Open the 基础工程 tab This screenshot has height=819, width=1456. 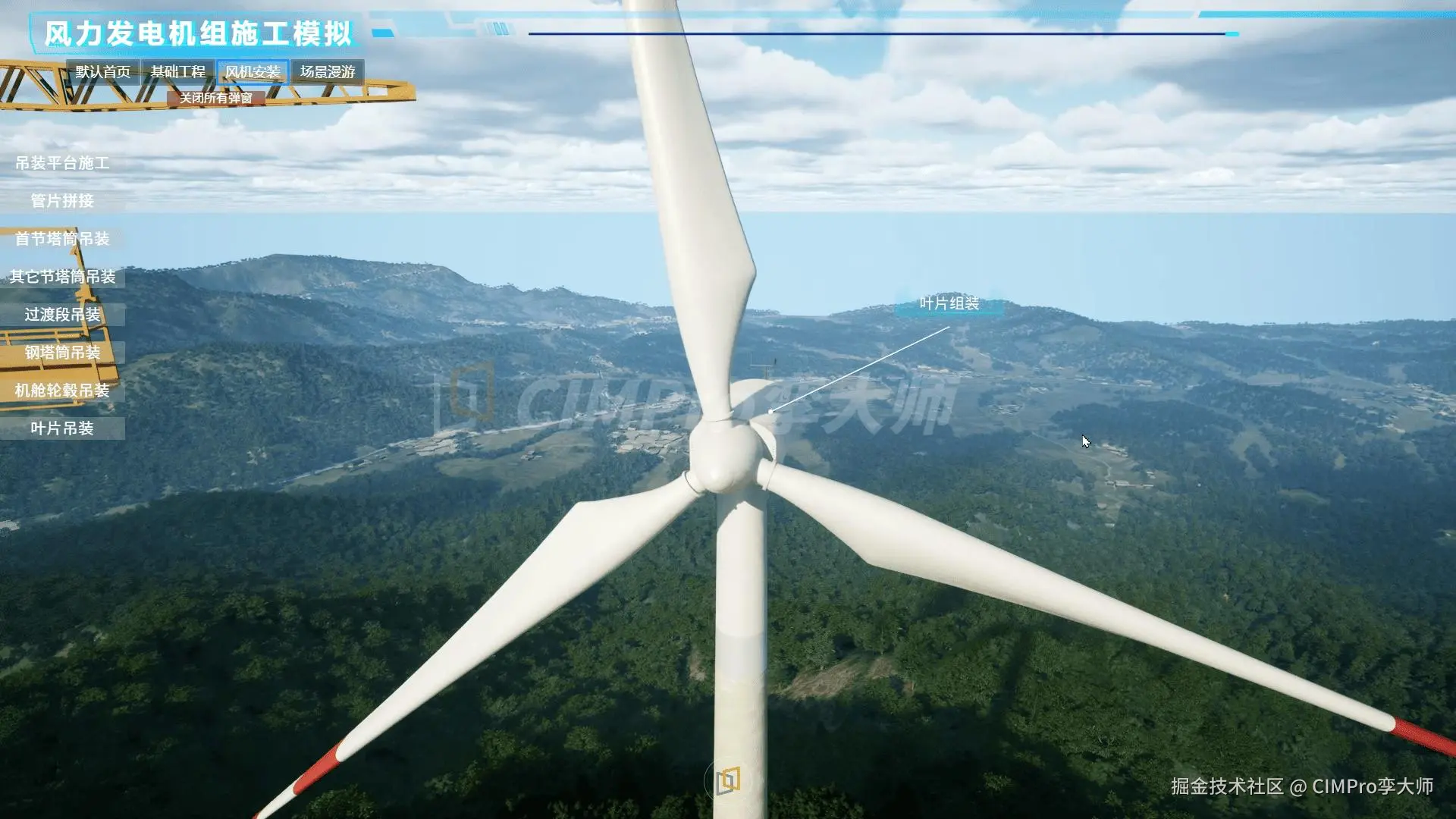(x=177, y=72)
